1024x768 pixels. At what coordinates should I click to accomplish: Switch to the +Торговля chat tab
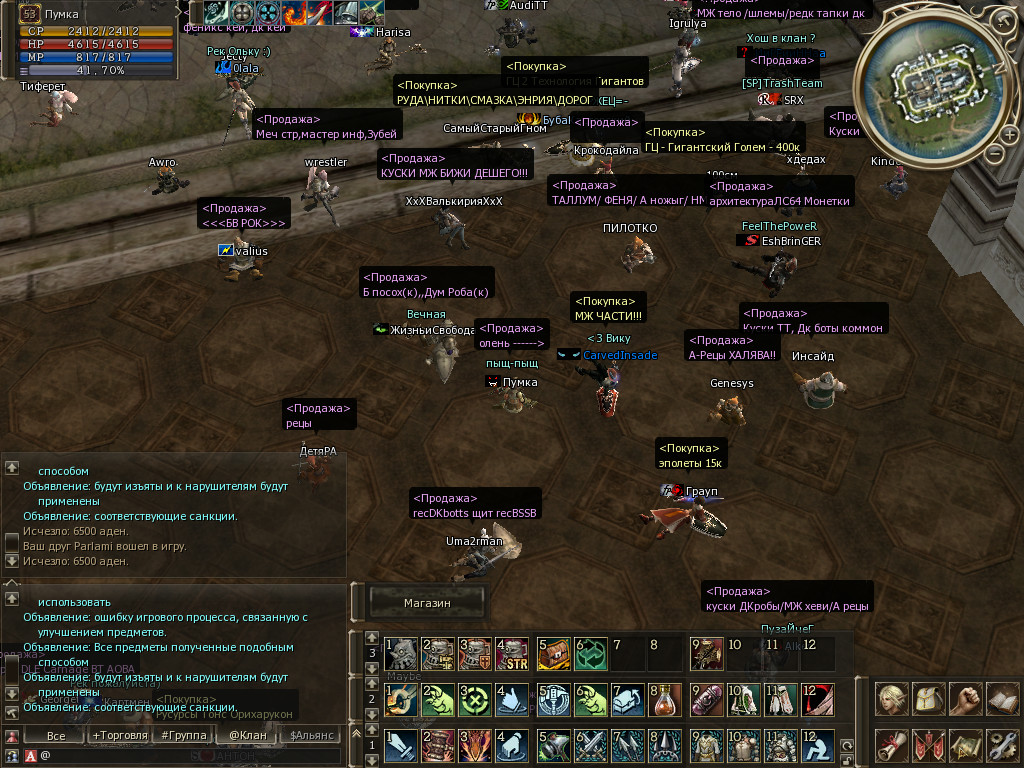[x=120, y=736]
